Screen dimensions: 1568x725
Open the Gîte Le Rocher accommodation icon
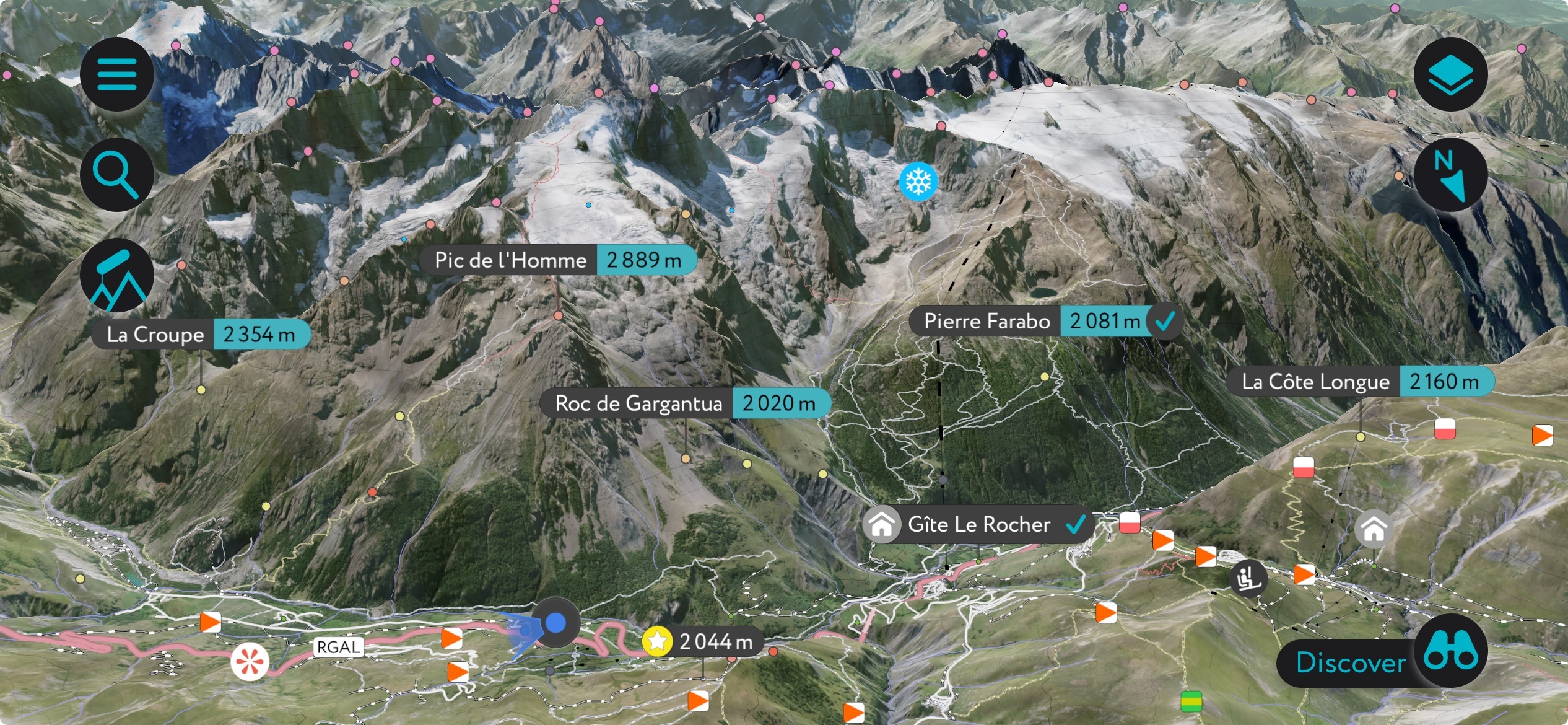pos(882,524)
